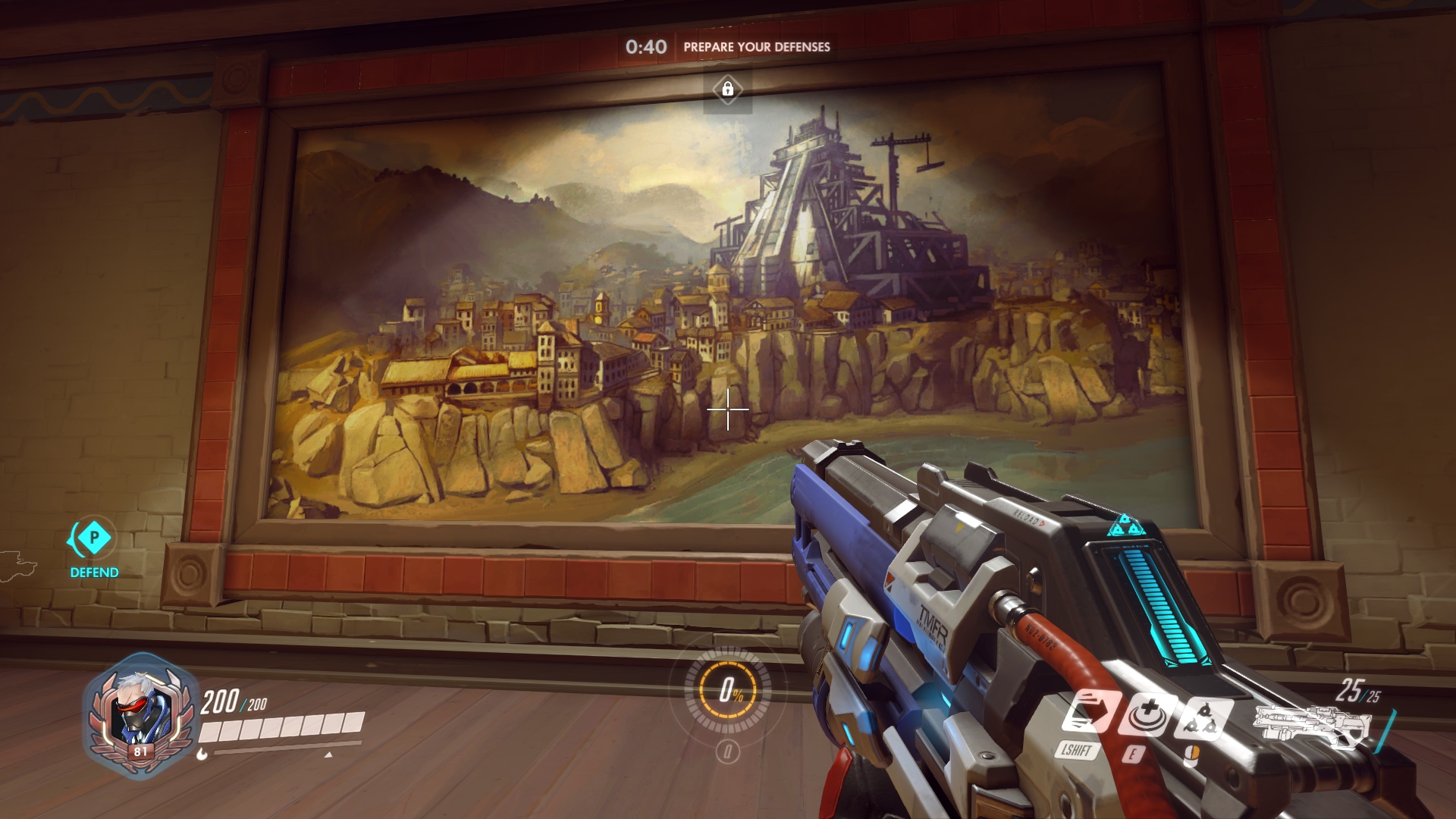Click the Defend point P marker
This screenshot has height=819, width=1456.
[94, 538]
